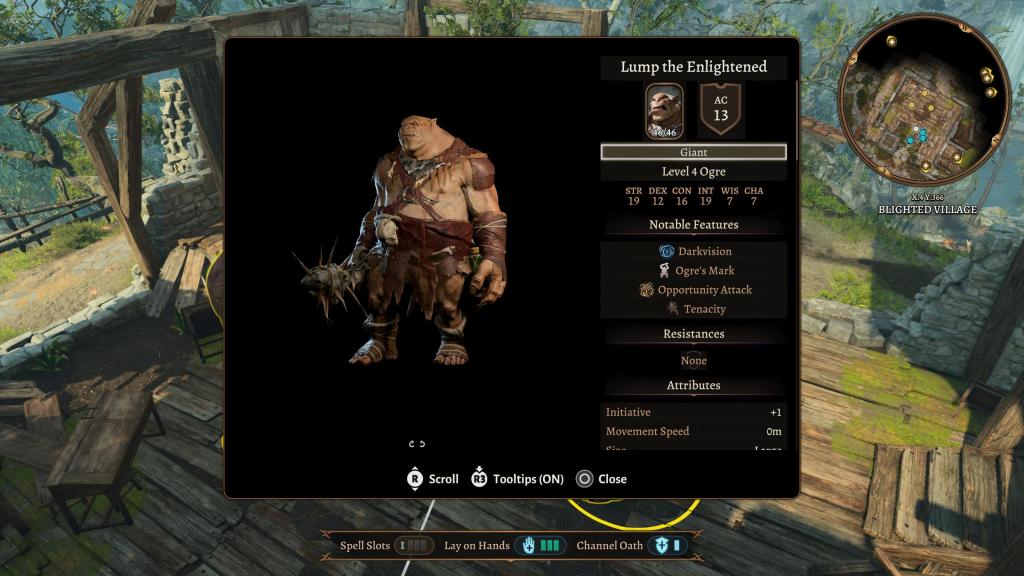Select the Ogre's Mark feature
This screenshot has width=1024, height=576.
point(695,271)
